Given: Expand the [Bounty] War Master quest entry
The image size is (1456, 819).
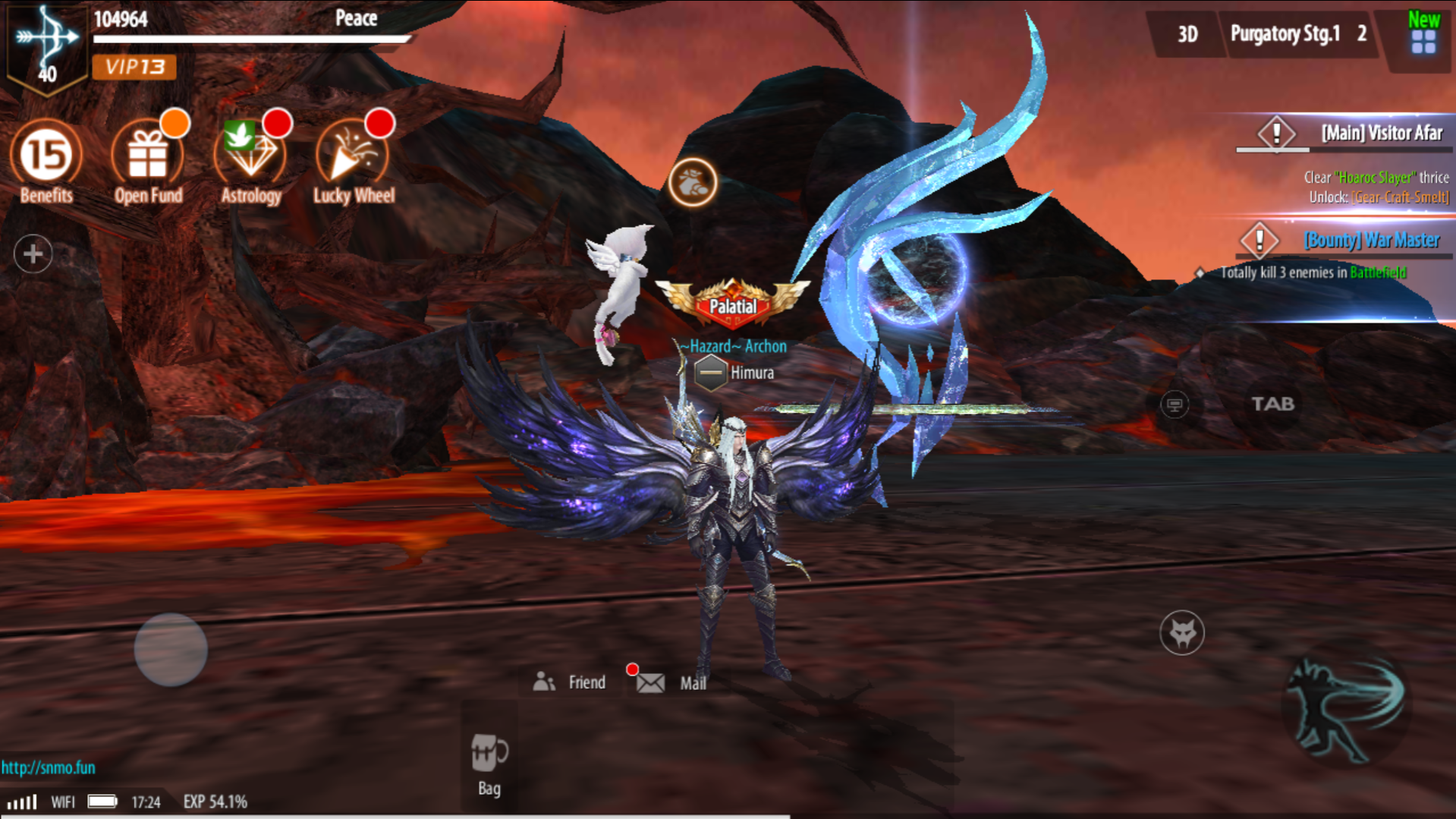Looking at the screenshot, I should [x=1370, y=241].
